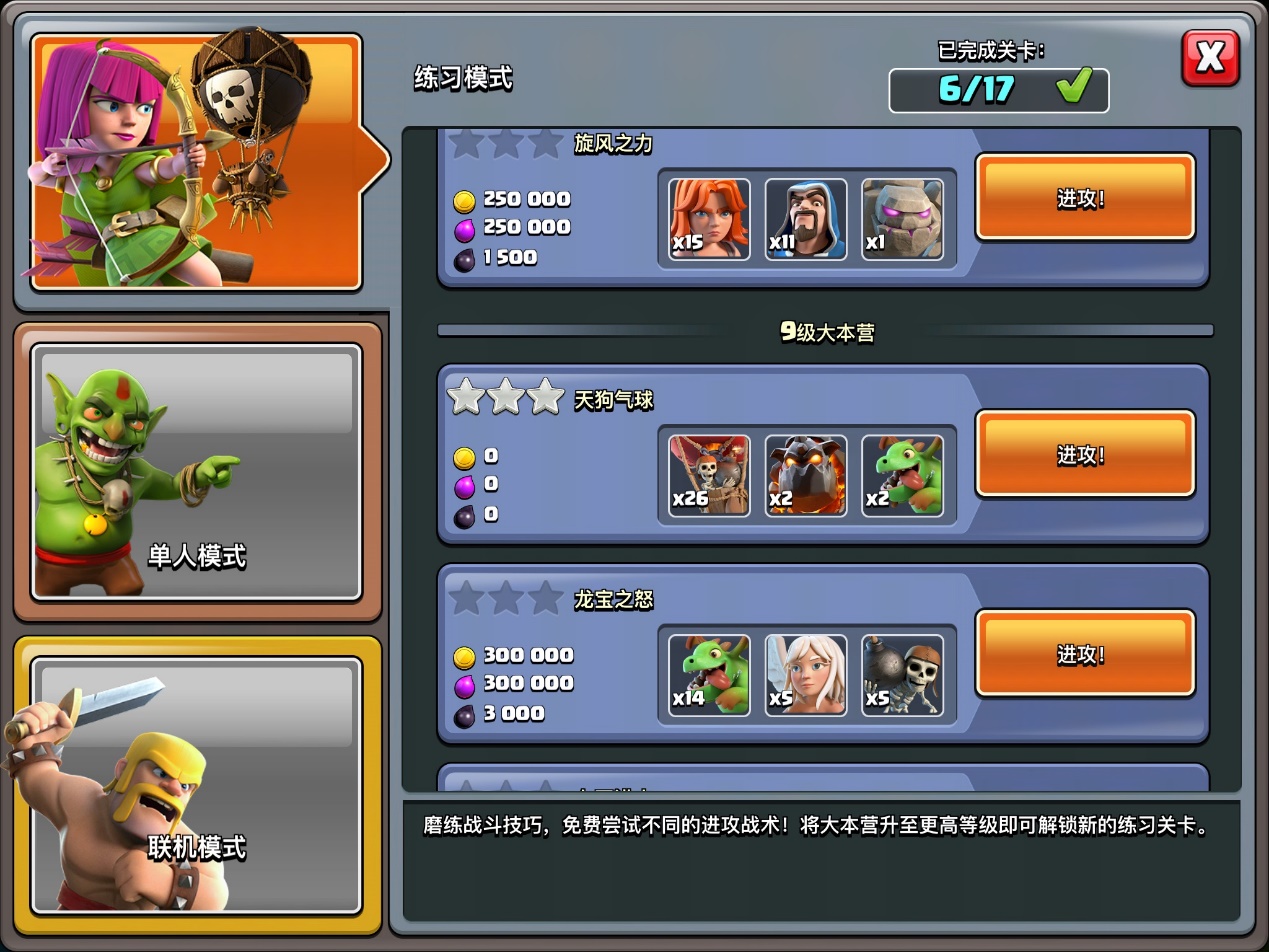
Task: Switch to the 练习模式 archer and balloon tab
Action: pos(196,162)
